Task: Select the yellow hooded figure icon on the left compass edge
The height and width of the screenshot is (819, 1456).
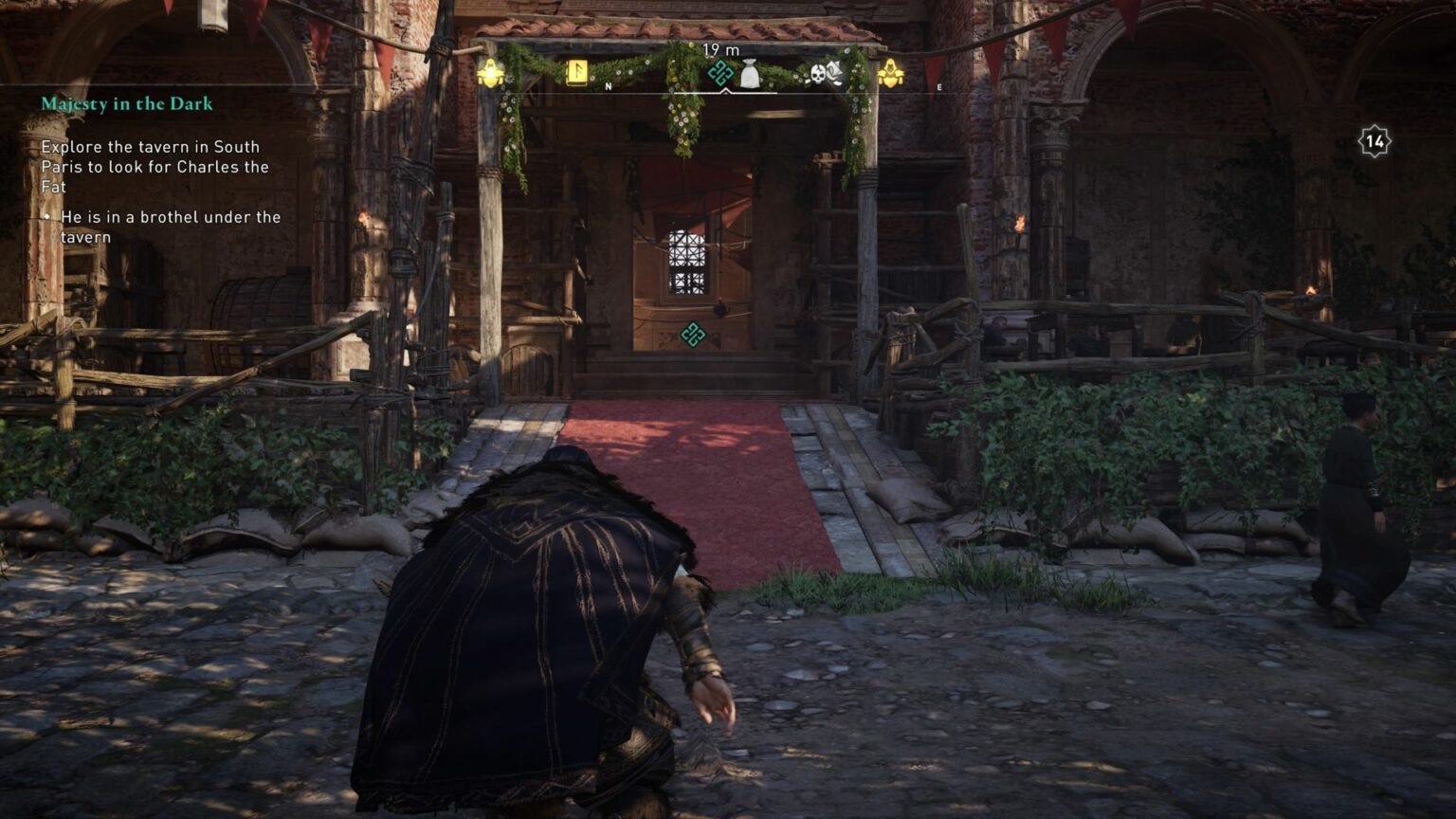Action: [490, 72]
